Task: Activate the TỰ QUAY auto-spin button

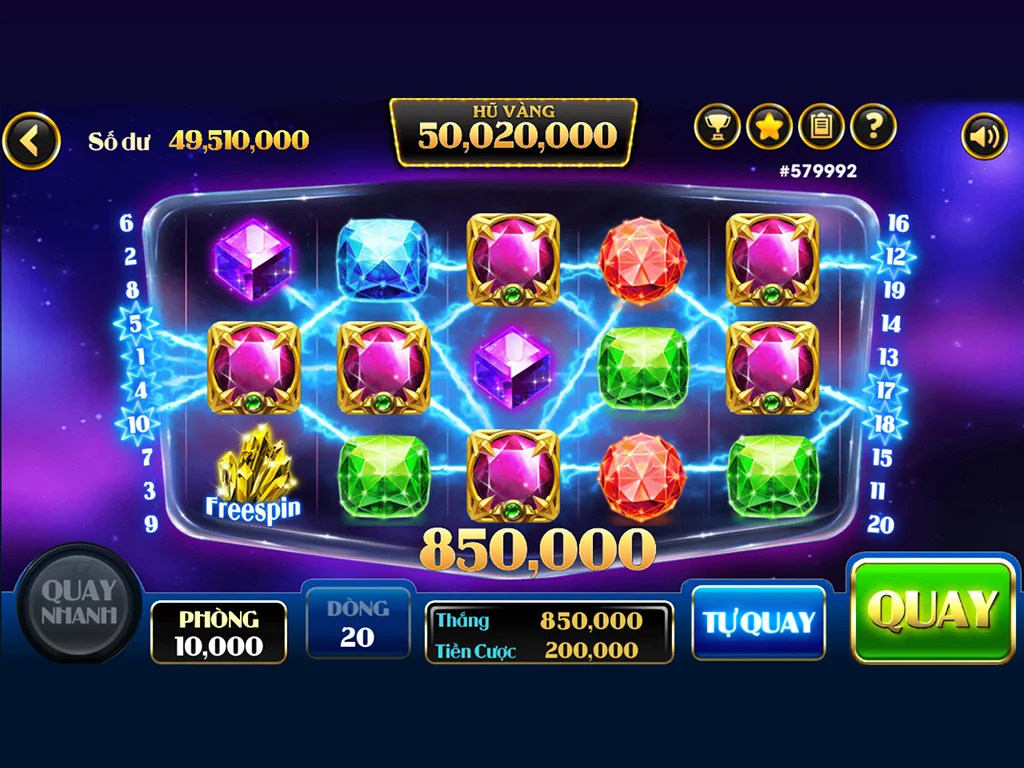Action: pyautogui.click(x=758, y=622)
